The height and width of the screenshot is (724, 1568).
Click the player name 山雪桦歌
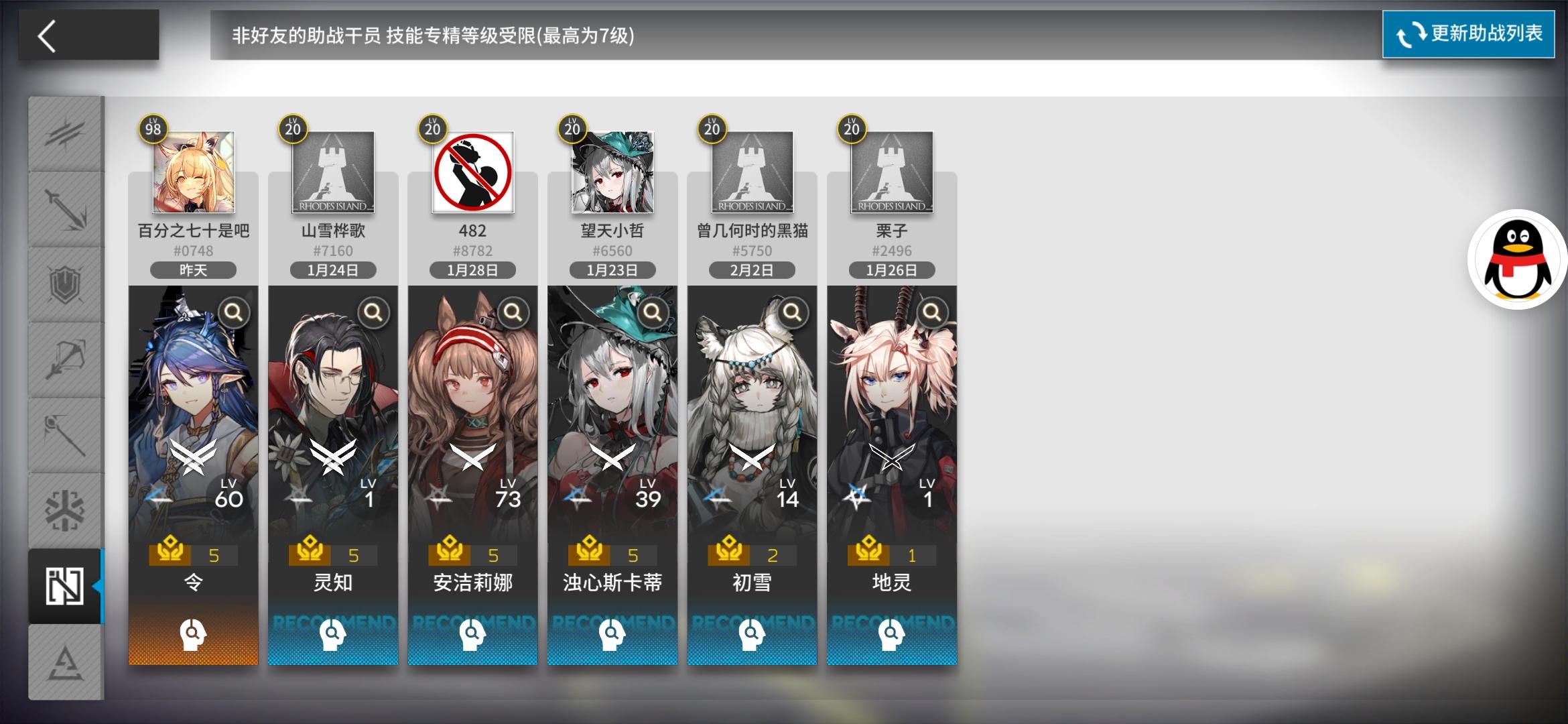332,230
